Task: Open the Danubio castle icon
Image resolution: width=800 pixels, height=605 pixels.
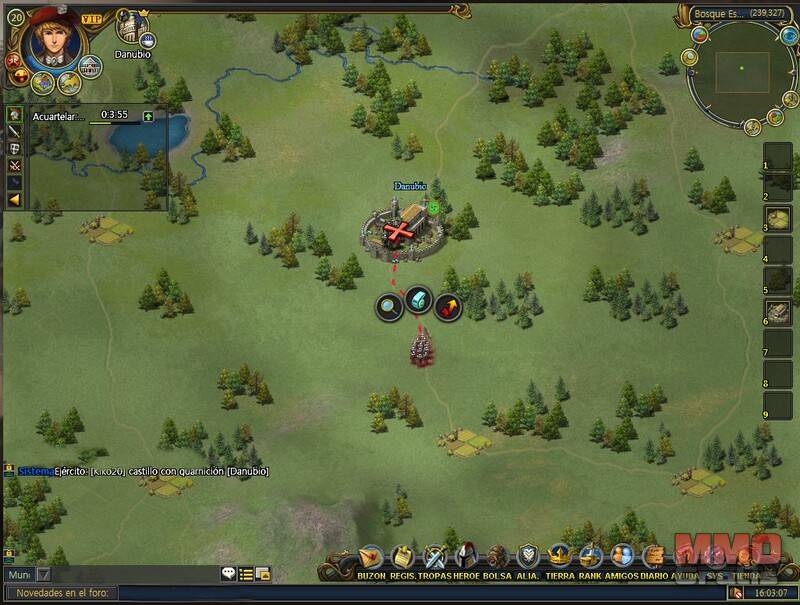Action: (131, 27)
